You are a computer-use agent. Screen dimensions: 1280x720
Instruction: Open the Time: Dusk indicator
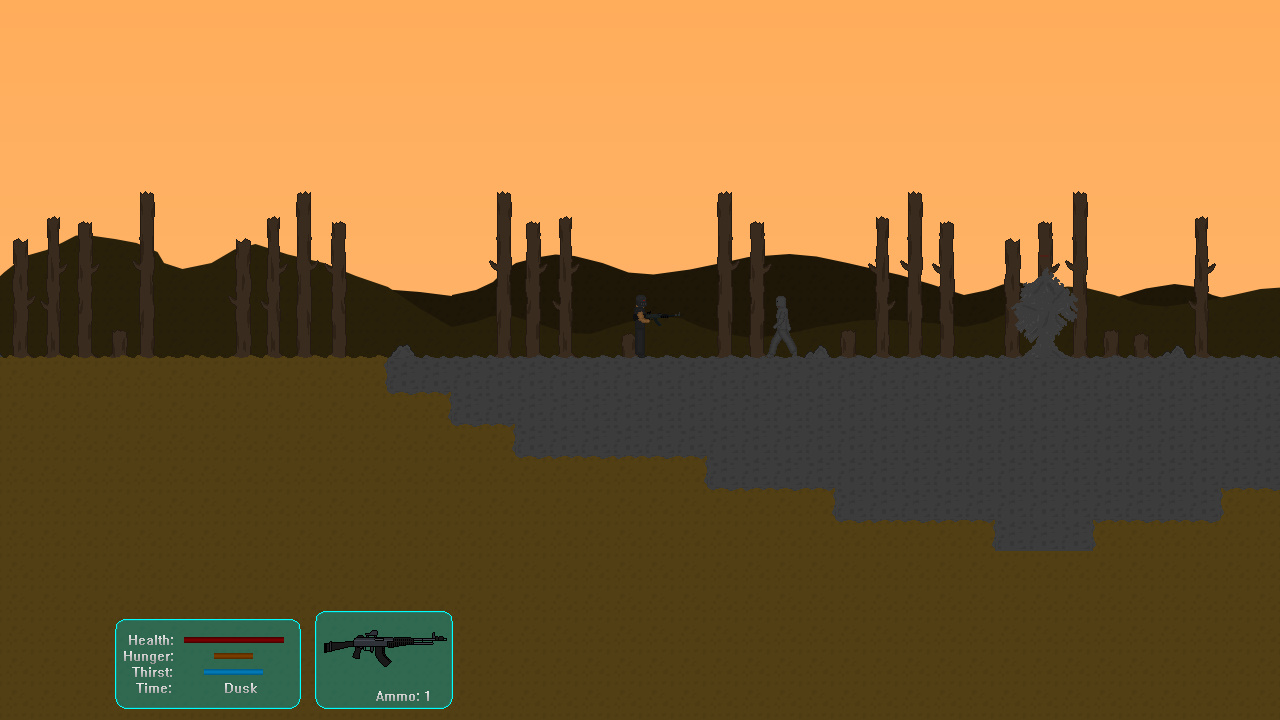coord(239,688)
